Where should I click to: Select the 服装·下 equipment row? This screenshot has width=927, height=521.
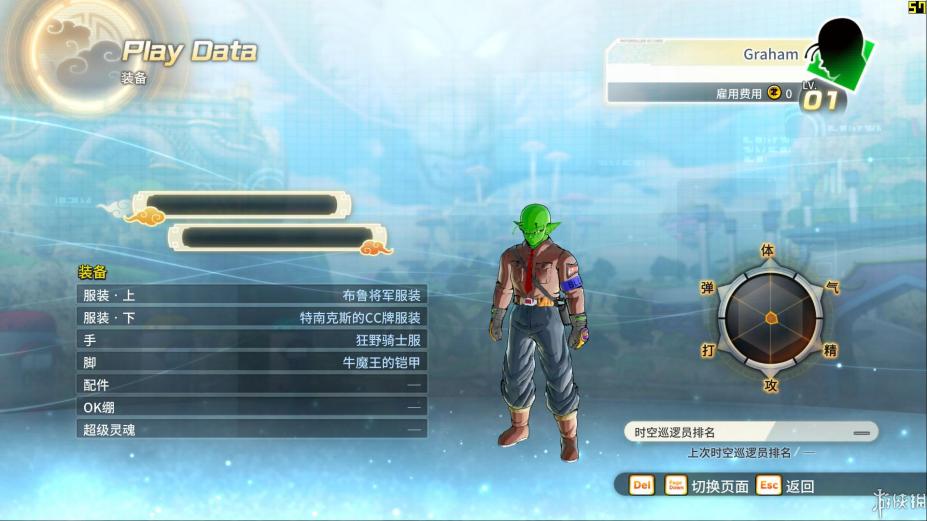[x=252, y=317]
